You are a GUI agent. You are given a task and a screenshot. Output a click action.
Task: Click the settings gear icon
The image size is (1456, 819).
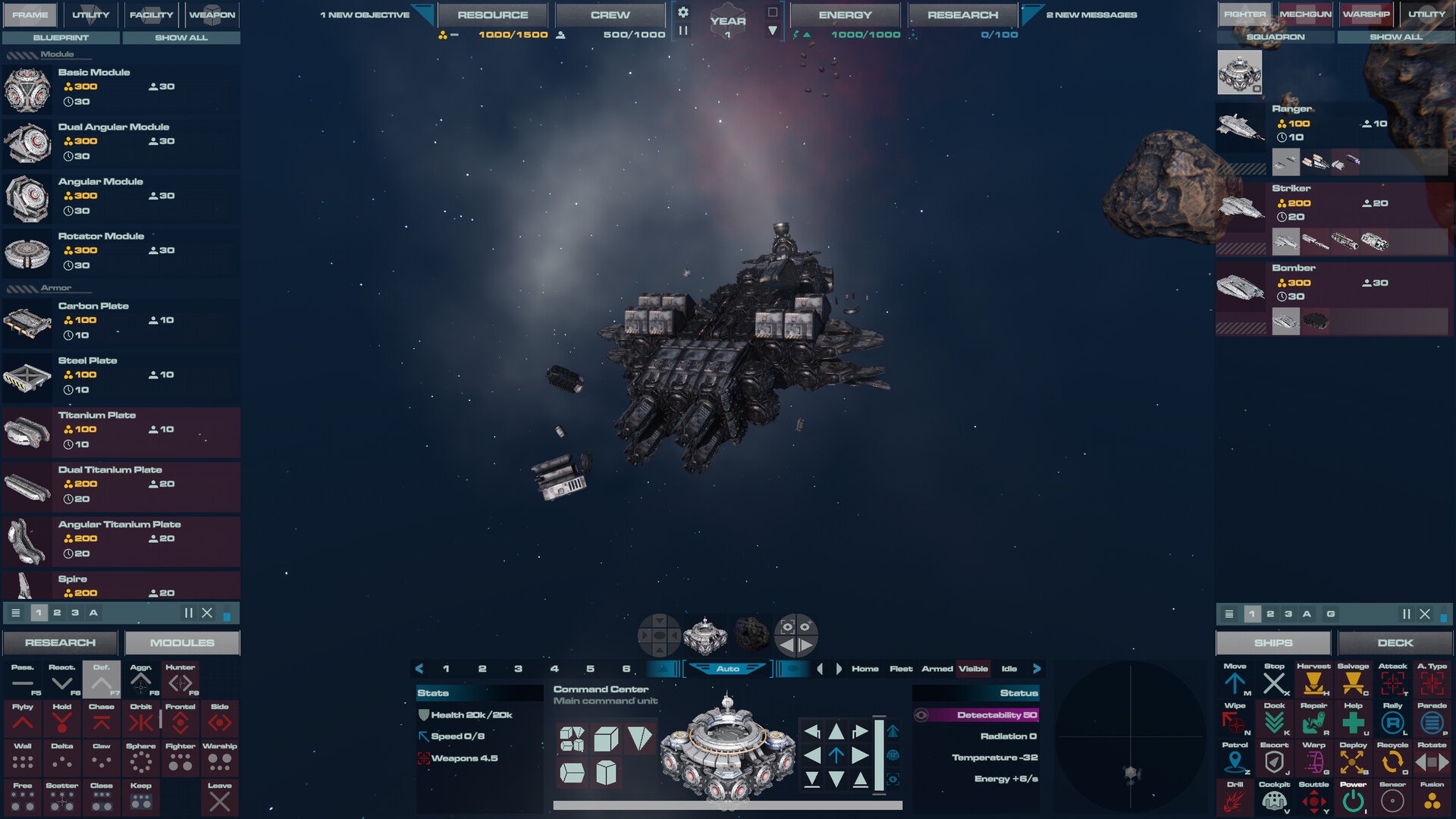(683, 12)
